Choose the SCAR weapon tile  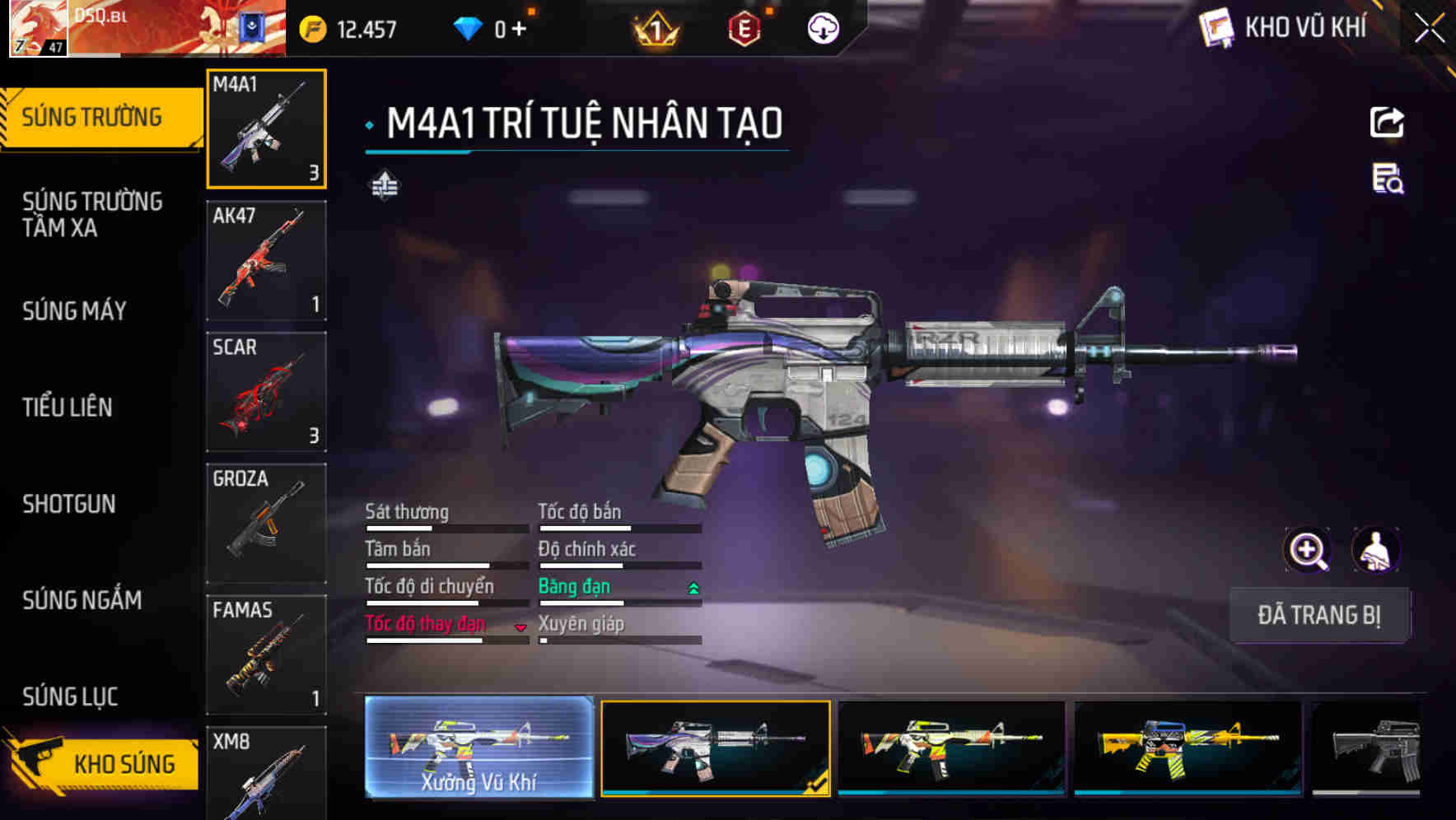pos(266,392)
